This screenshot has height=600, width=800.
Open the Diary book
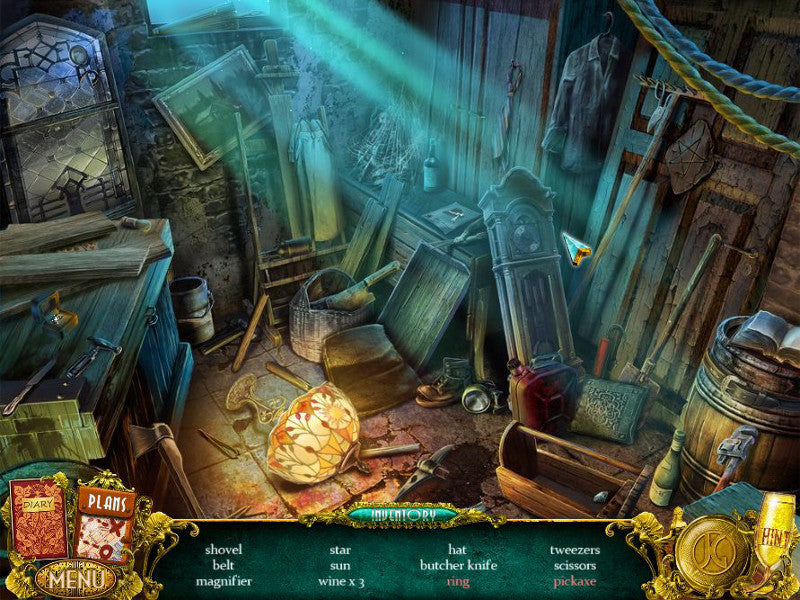point(39,519)
